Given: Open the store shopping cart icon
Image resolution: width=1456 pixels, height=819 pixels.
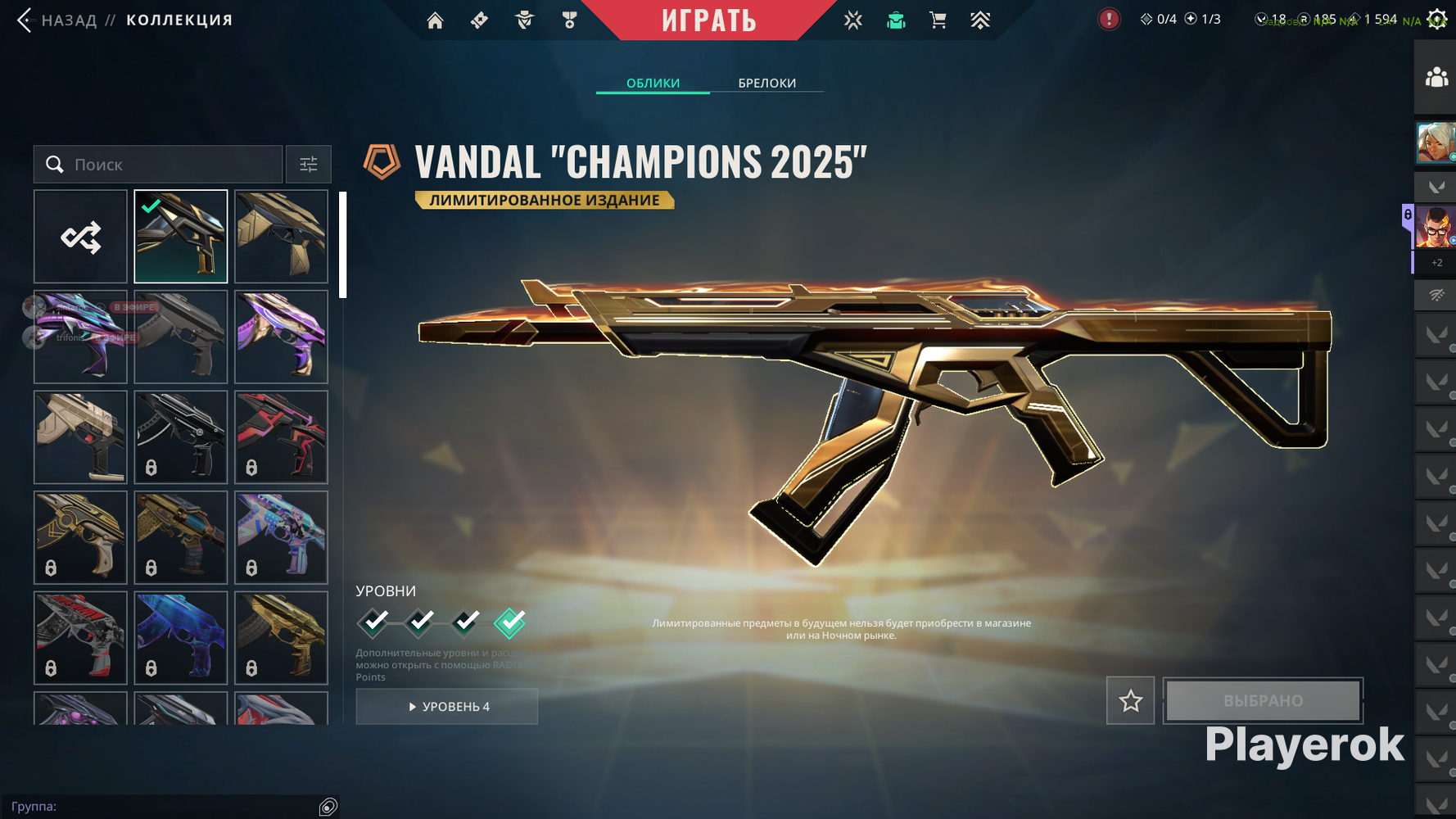Looking at the screenshot, I should click(938, 20).
